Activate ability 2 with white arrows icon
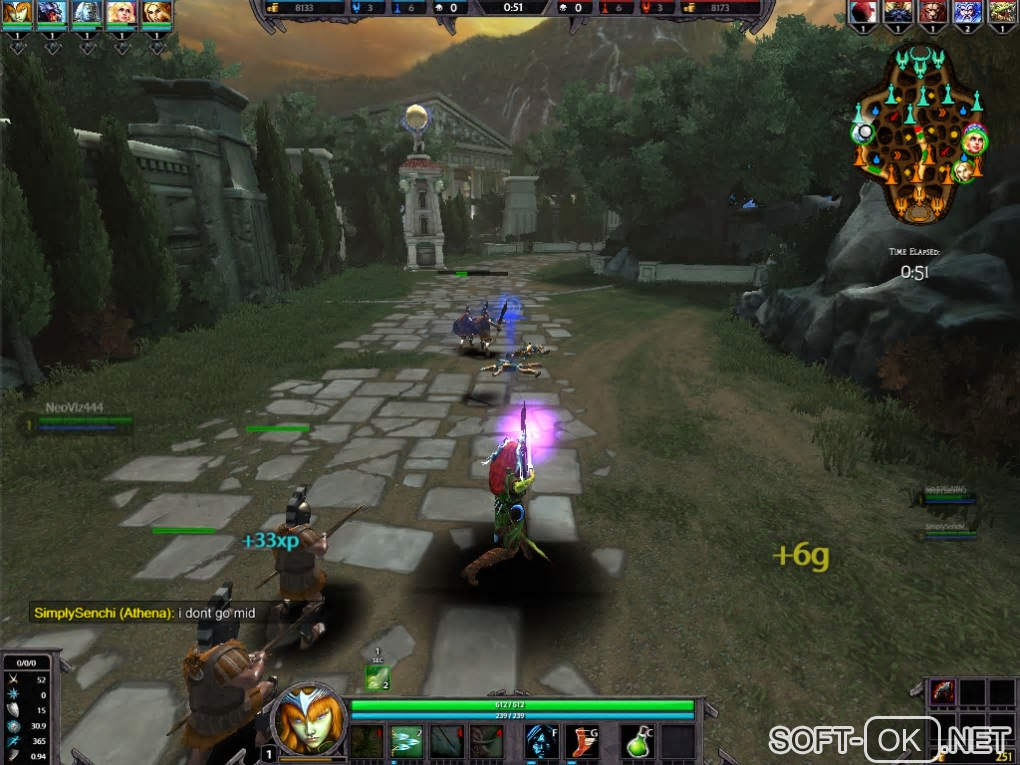The width and height of the screenshot is (1020, 765). coord(406,741)
